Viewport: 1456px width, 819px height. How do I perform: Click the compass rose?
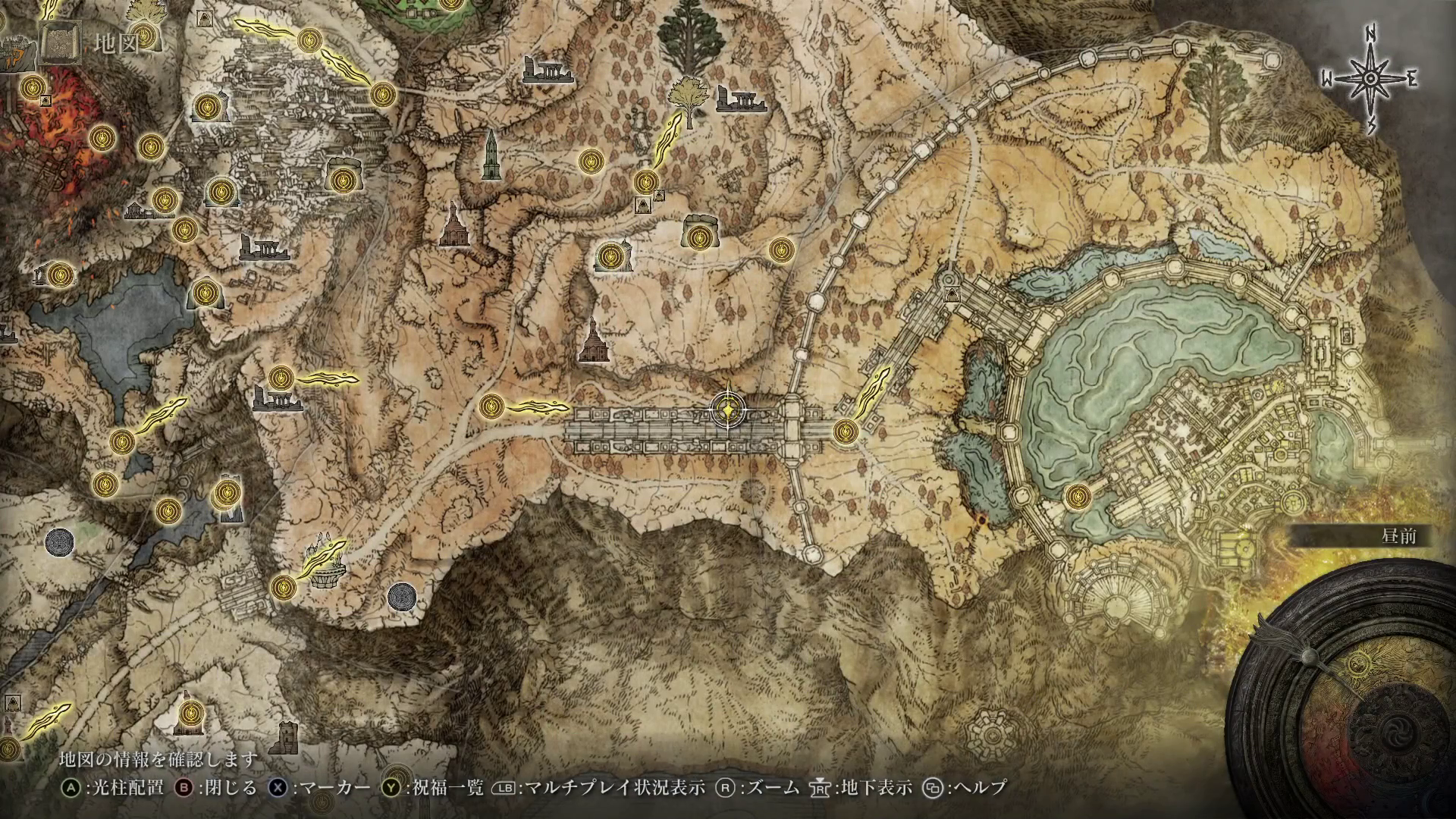coord(1370,80)
